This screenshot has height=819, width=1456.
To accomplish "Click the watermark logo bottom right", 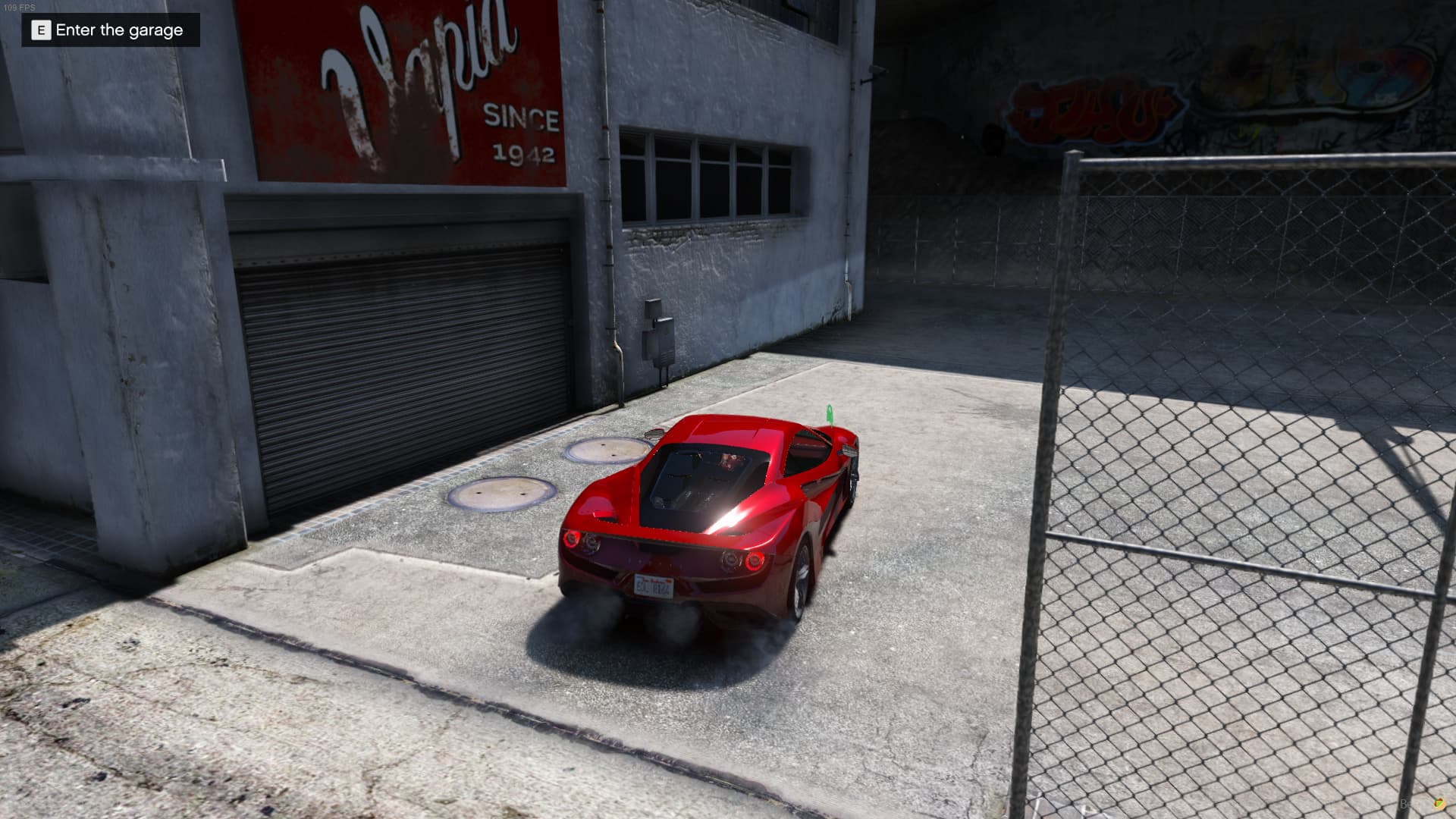I will (1440, 804).
